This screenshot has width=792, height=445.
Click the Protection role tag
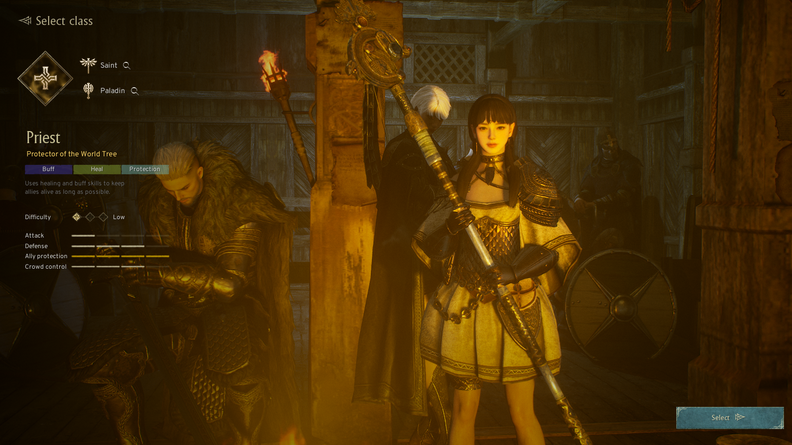(x=145, y=169)
